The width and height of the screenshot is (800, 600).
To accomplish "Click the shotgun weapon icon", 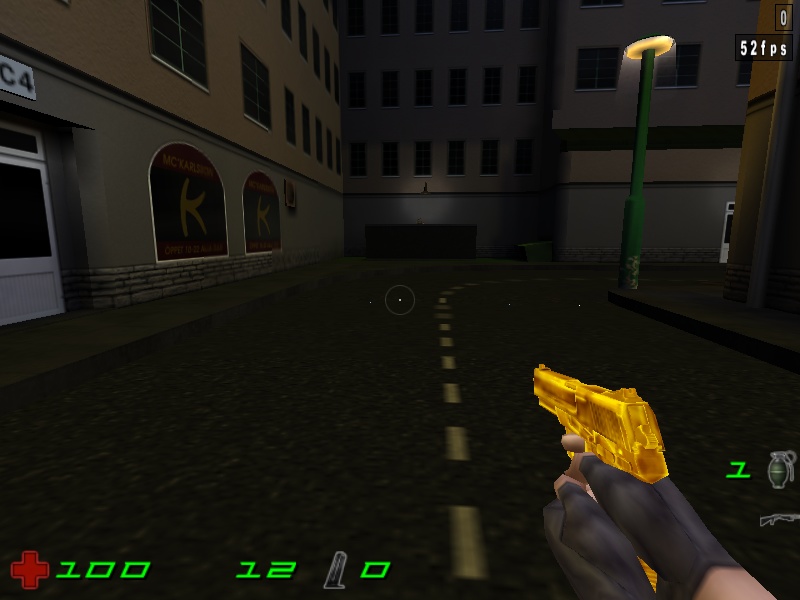I will click(x=779, y=519).
